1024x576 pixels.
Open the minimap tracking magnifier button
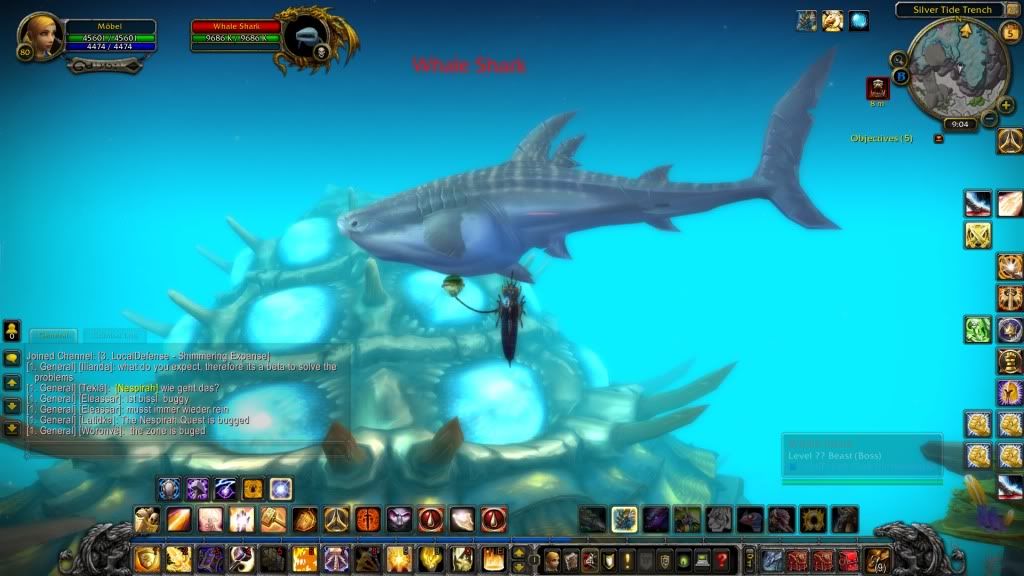pyautogui.click(x=898, y=60)
